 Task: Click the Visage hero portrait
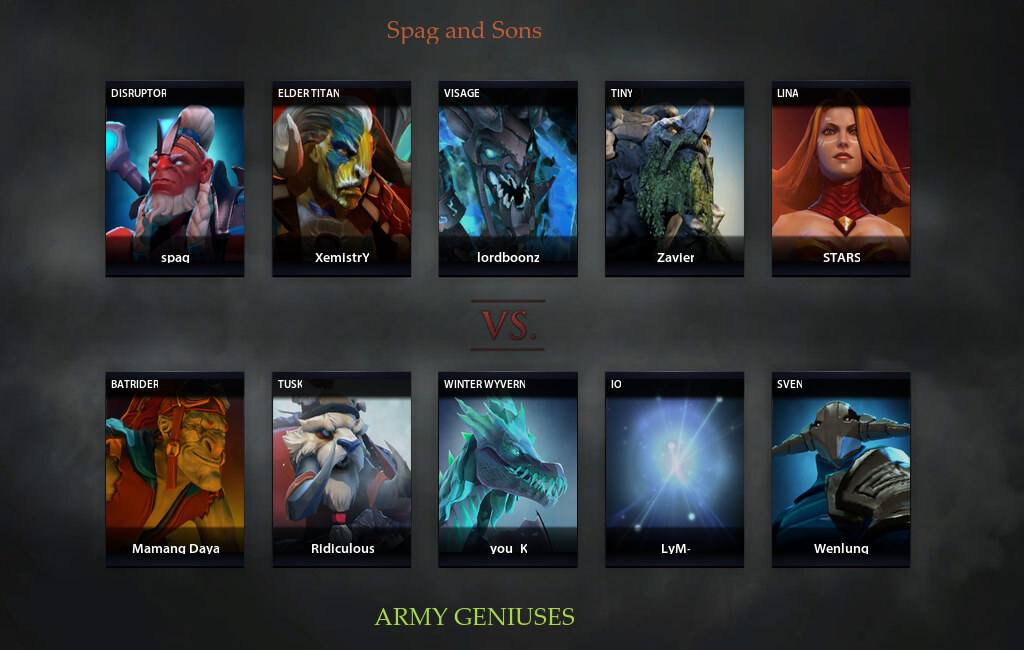click(x=508, y=178)
